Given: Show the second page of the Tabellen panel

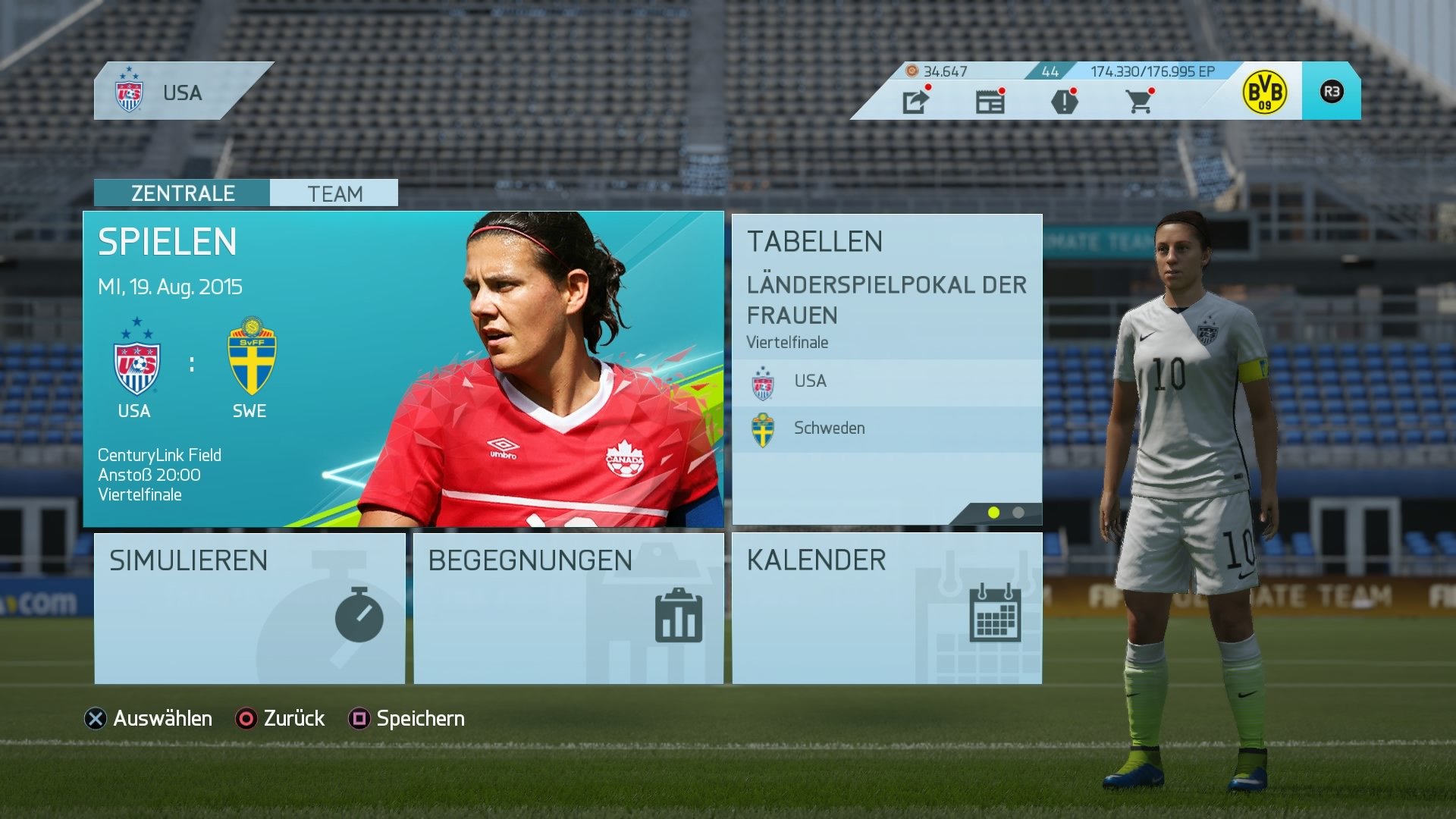Looking at the screenshot, I should point(1017,513).
